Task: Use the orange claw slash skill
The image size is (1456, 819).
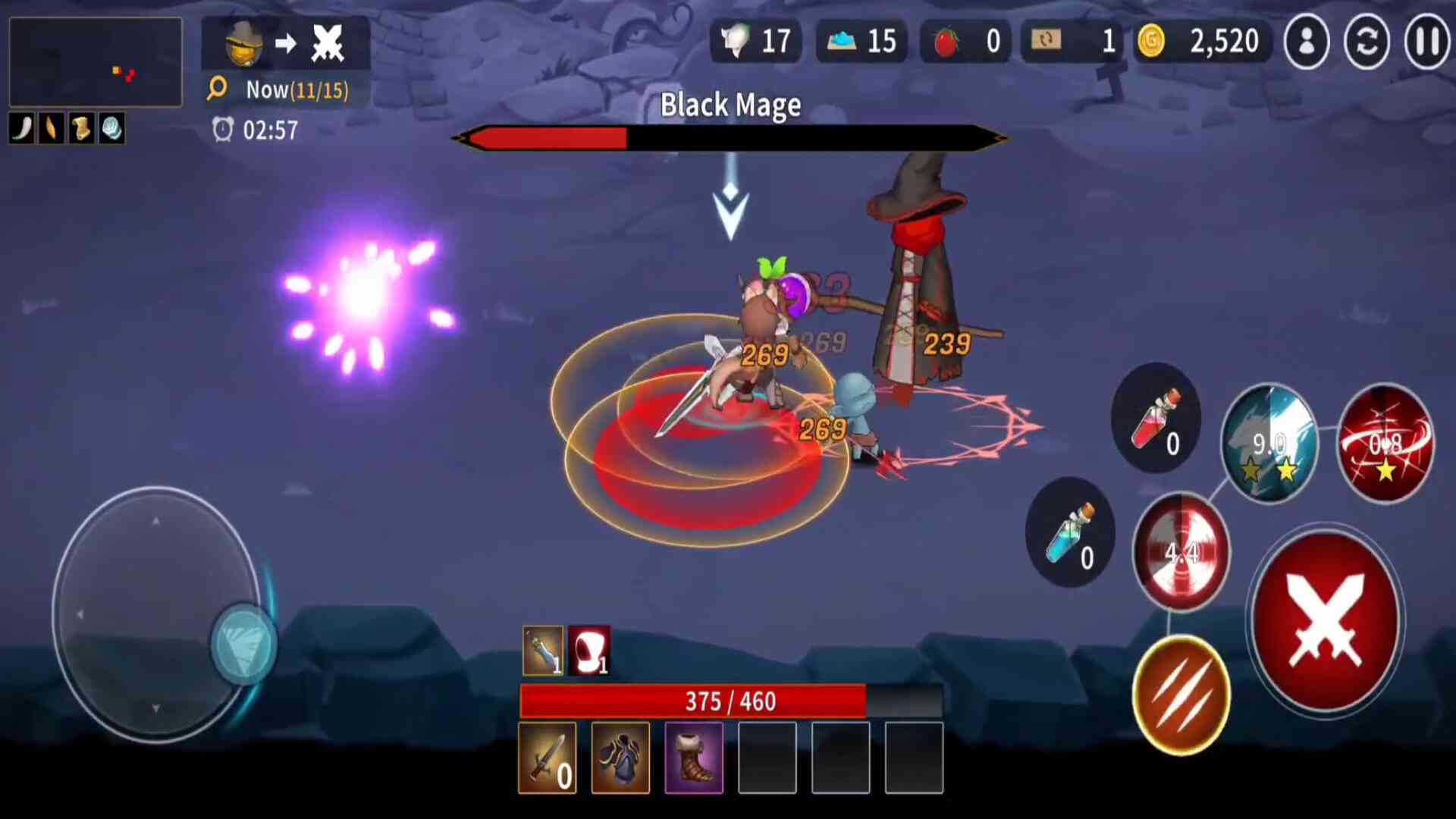Action: 1181,695
